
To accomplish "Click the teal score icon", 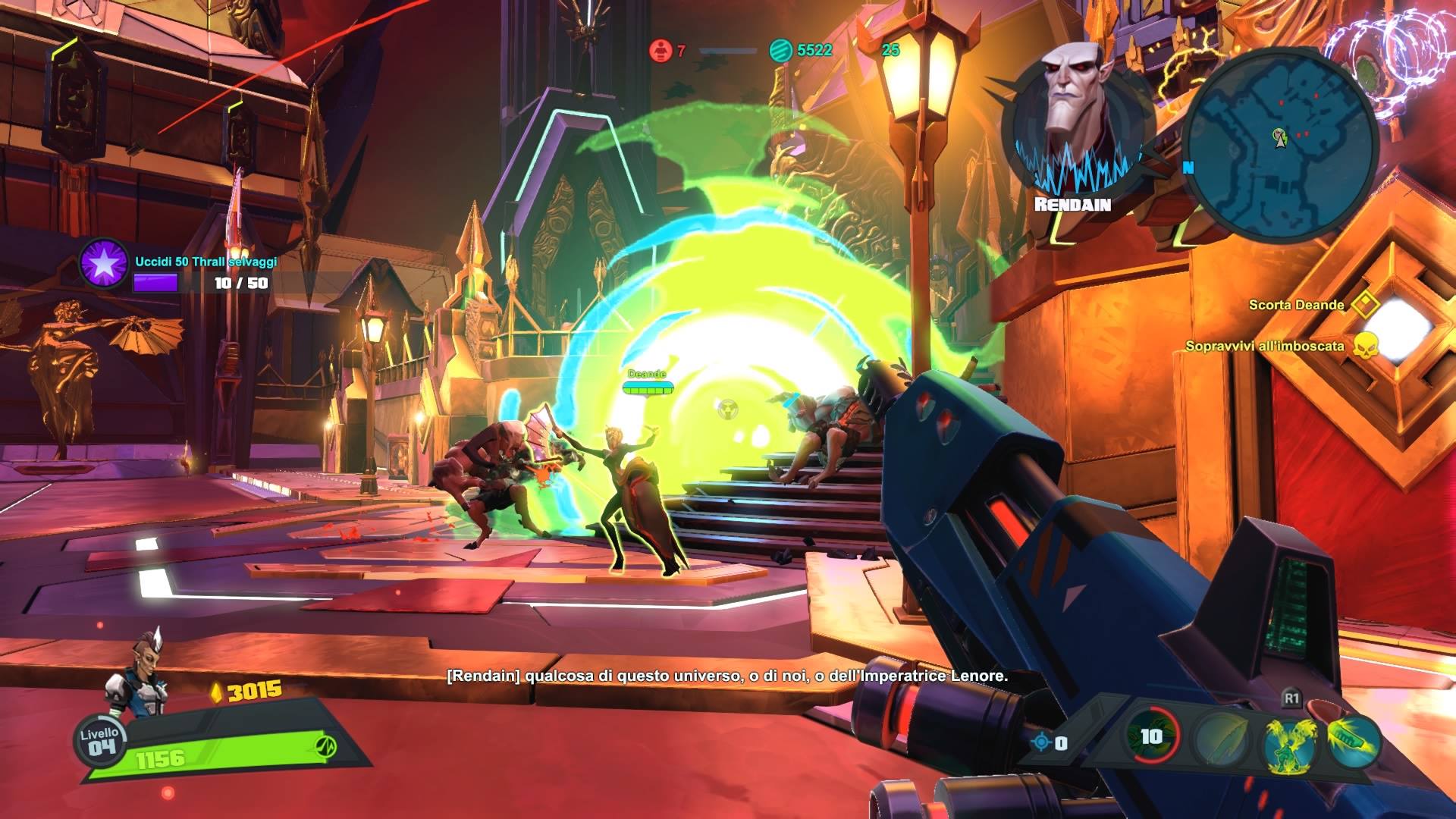I will 780,51.
